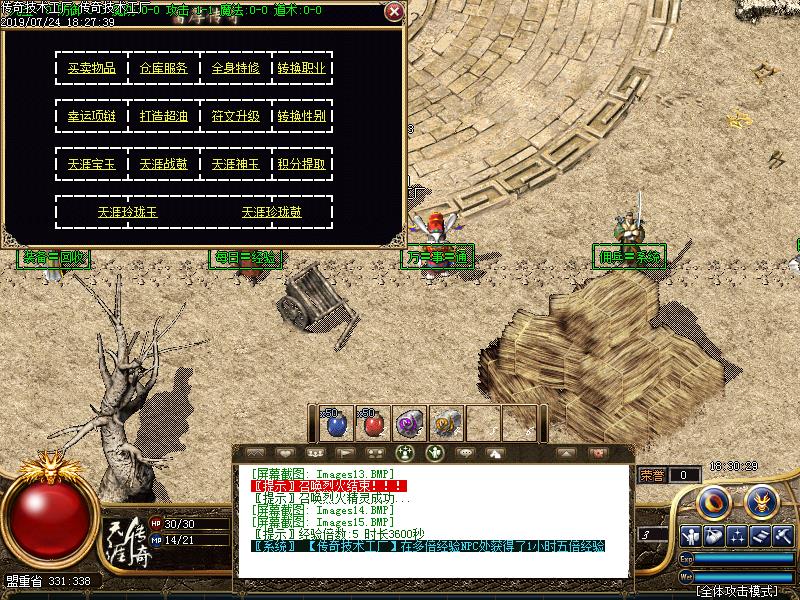Select the 幸运项链 link
The width and height of the screenshot is (800, 600).
(x=92, y=116)
